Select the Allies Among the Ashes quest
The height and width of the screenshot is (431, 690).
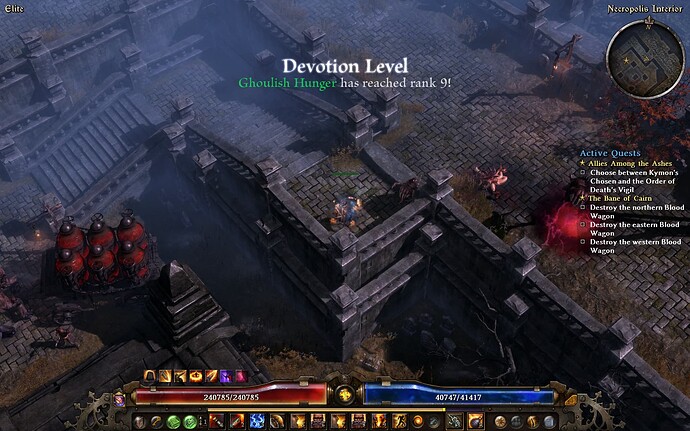tap(637, 162)
